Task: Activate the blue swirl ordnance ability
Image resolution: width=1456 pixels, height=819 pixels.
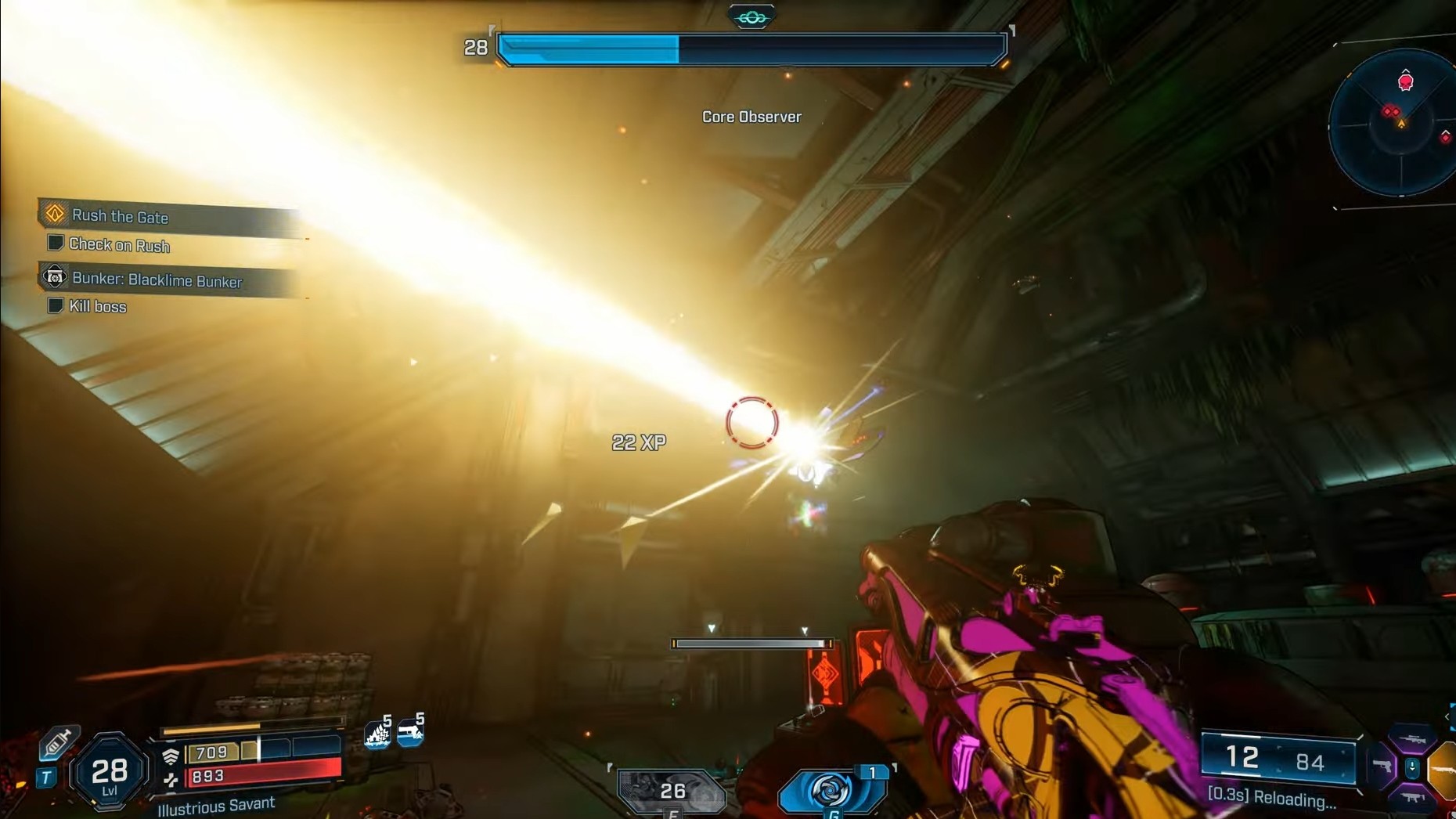Action: (832, 789)
